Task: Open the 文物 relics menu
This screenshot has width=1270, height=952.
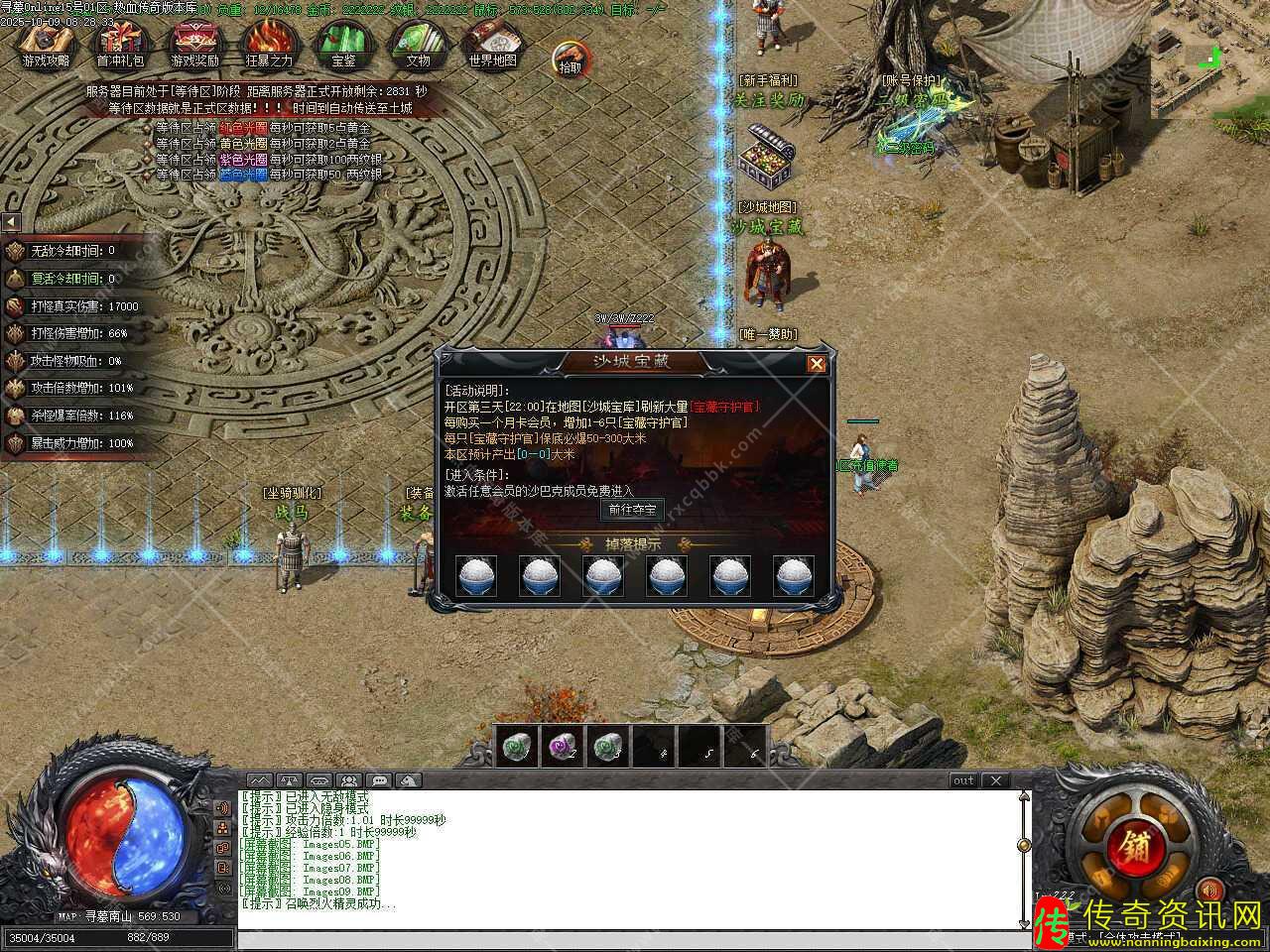Action: 418,44
